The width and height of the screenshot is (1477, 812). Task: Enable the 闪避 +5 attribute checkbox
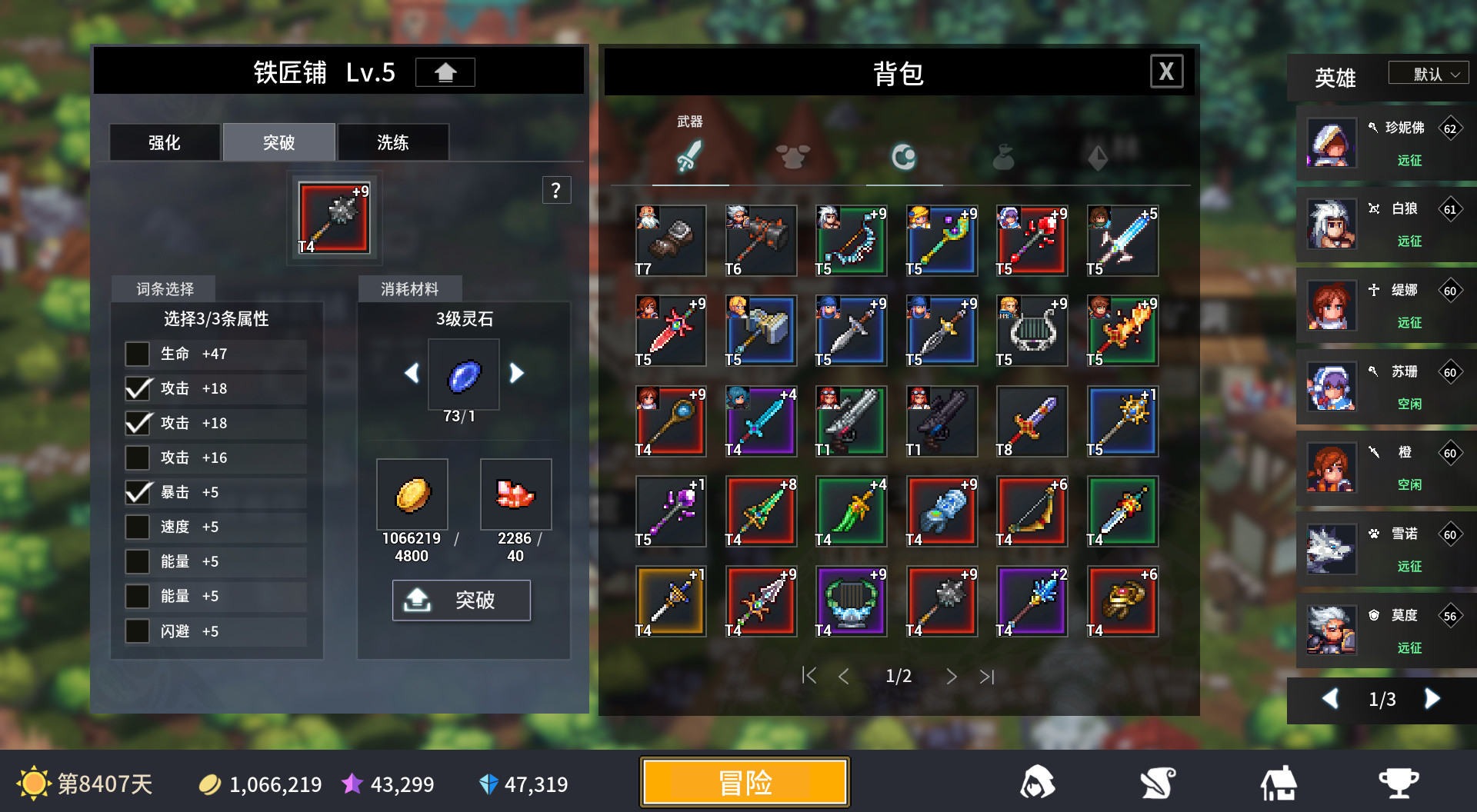pyautogui.click(x=138, y=631)
